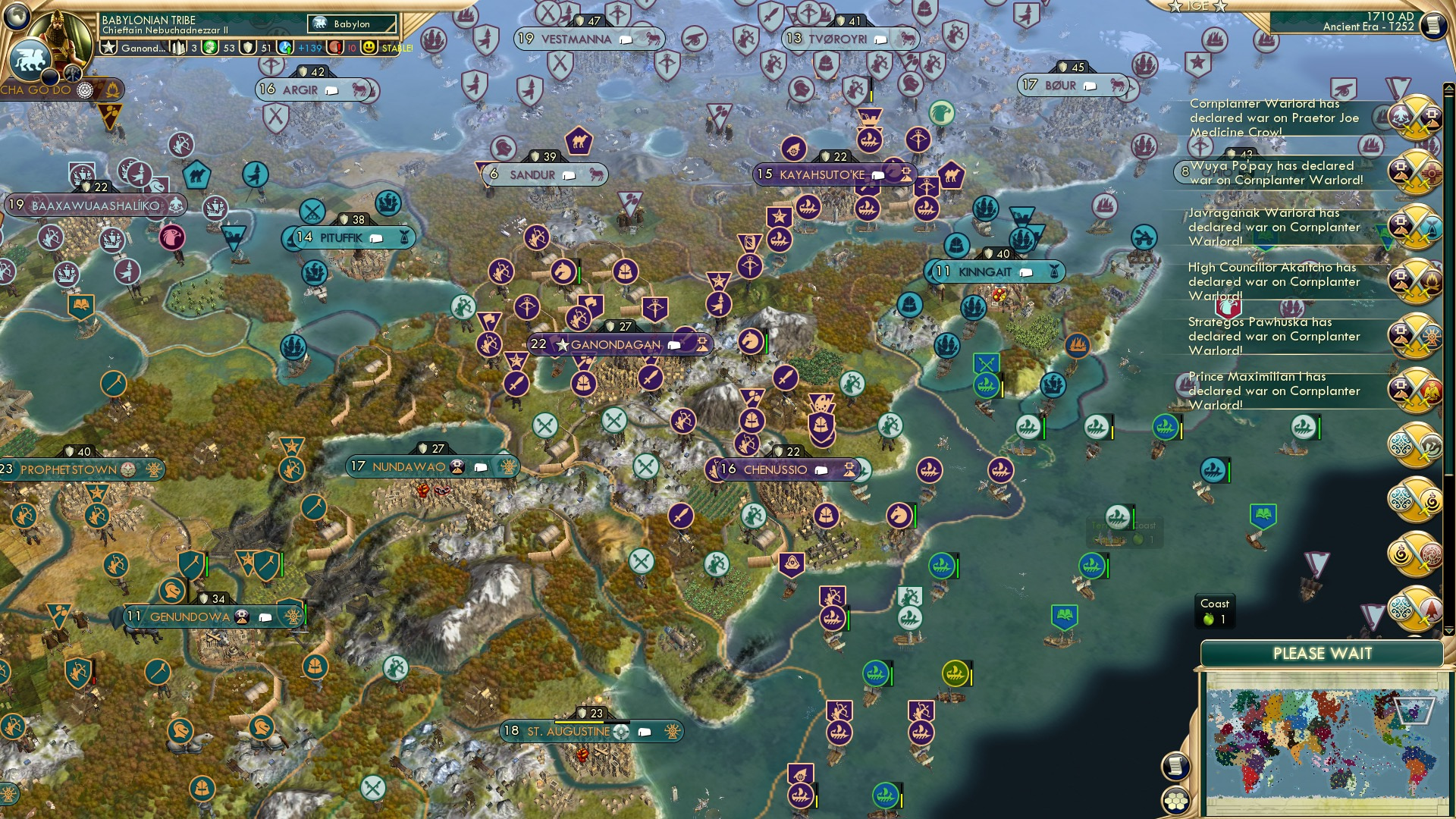Viewport: 1456px width, 819px height.
Task: Click the blue globe stat icon showing +139
Action: pos(284,47)
